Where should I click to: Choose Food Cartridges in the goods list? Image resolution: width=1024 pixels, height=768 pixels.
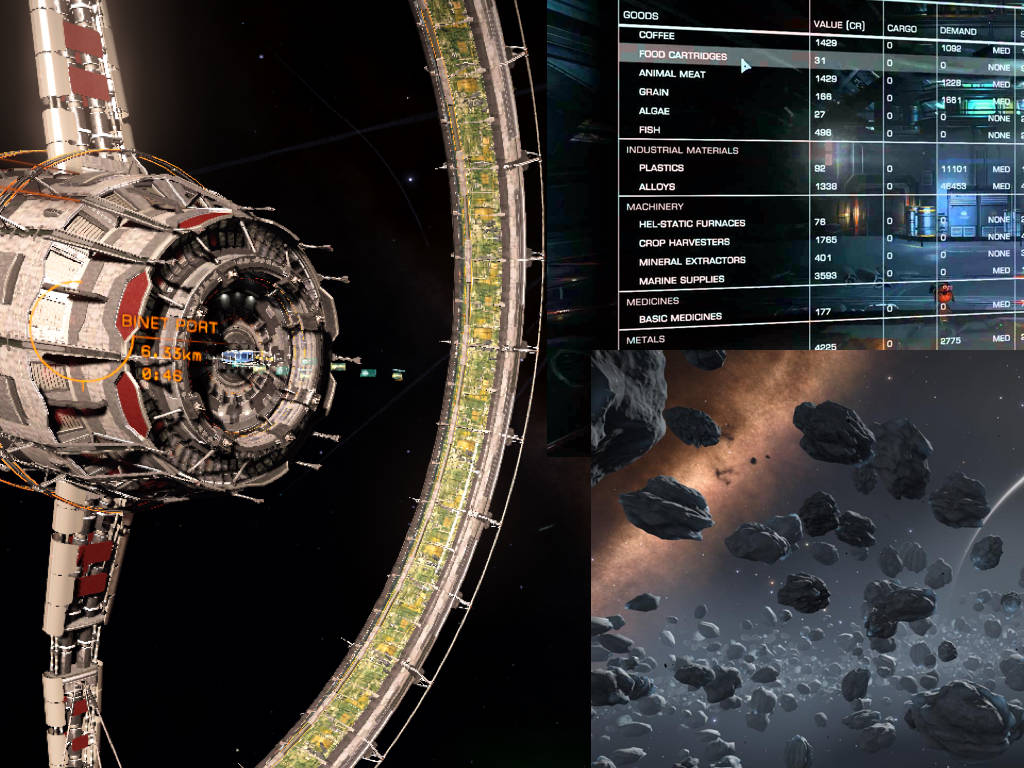tap(683, 56)
